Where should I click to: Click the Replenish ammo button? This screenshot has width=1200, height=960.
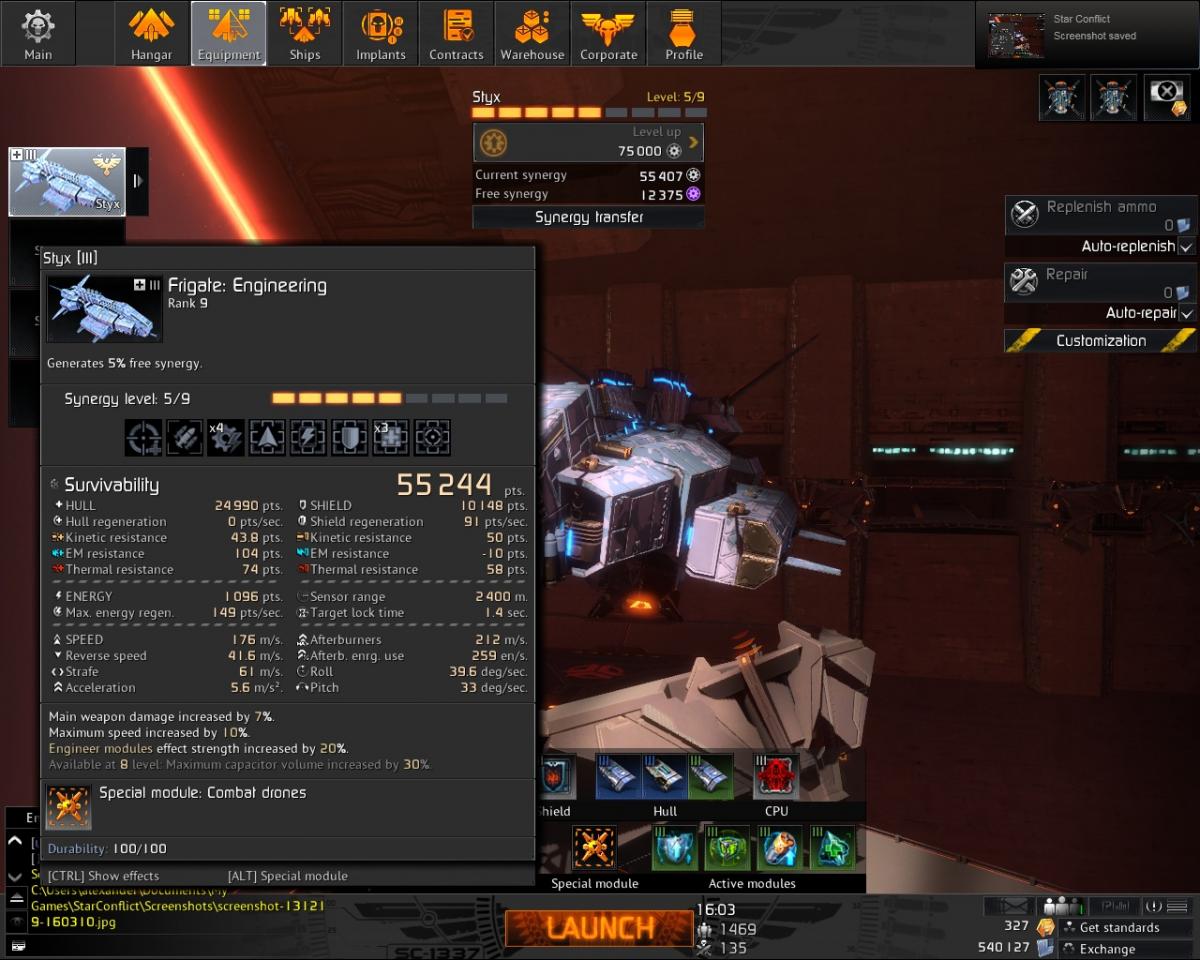1100,215
